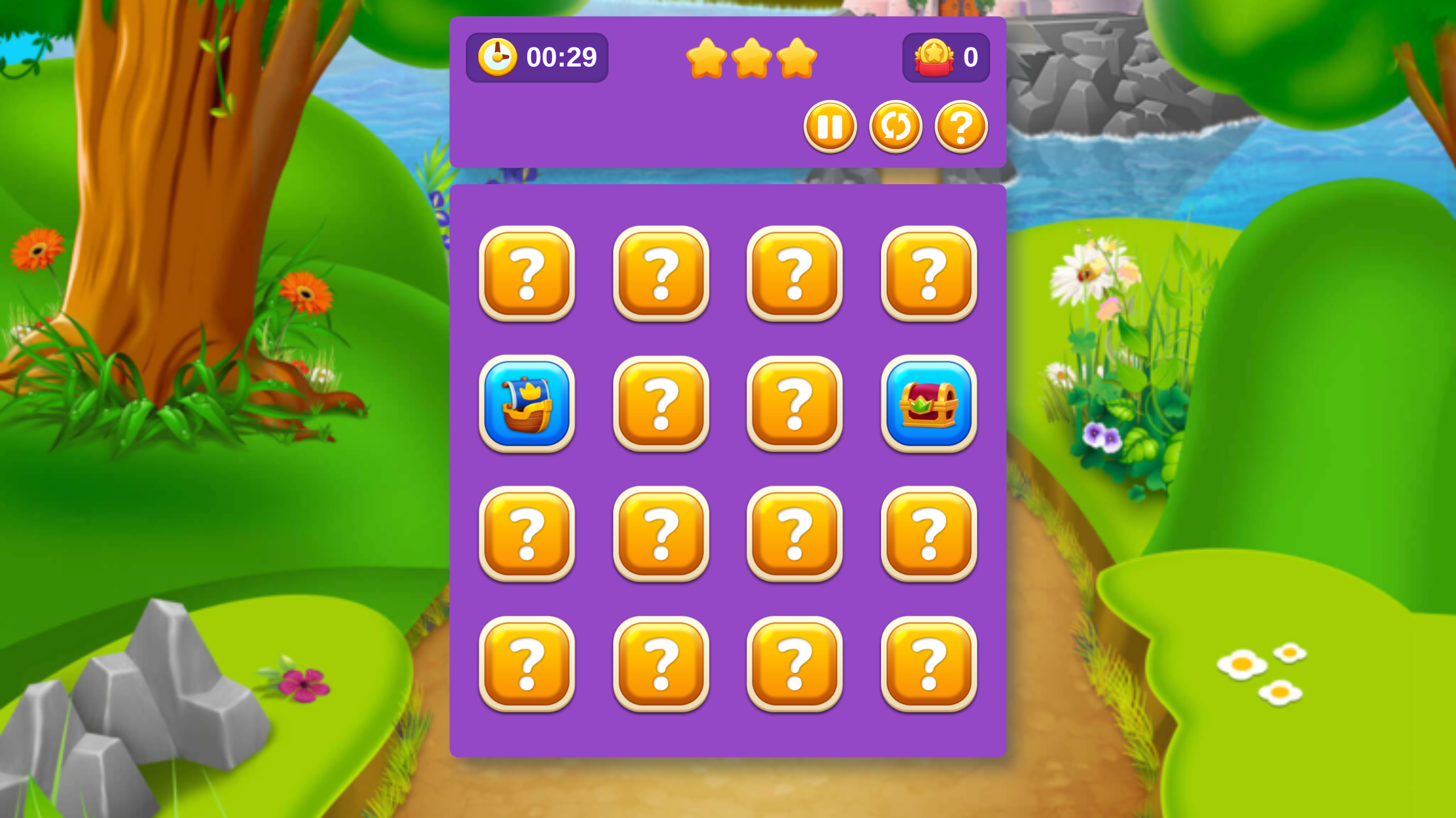
Task: Click the restart icon
Action: point(895,127)
